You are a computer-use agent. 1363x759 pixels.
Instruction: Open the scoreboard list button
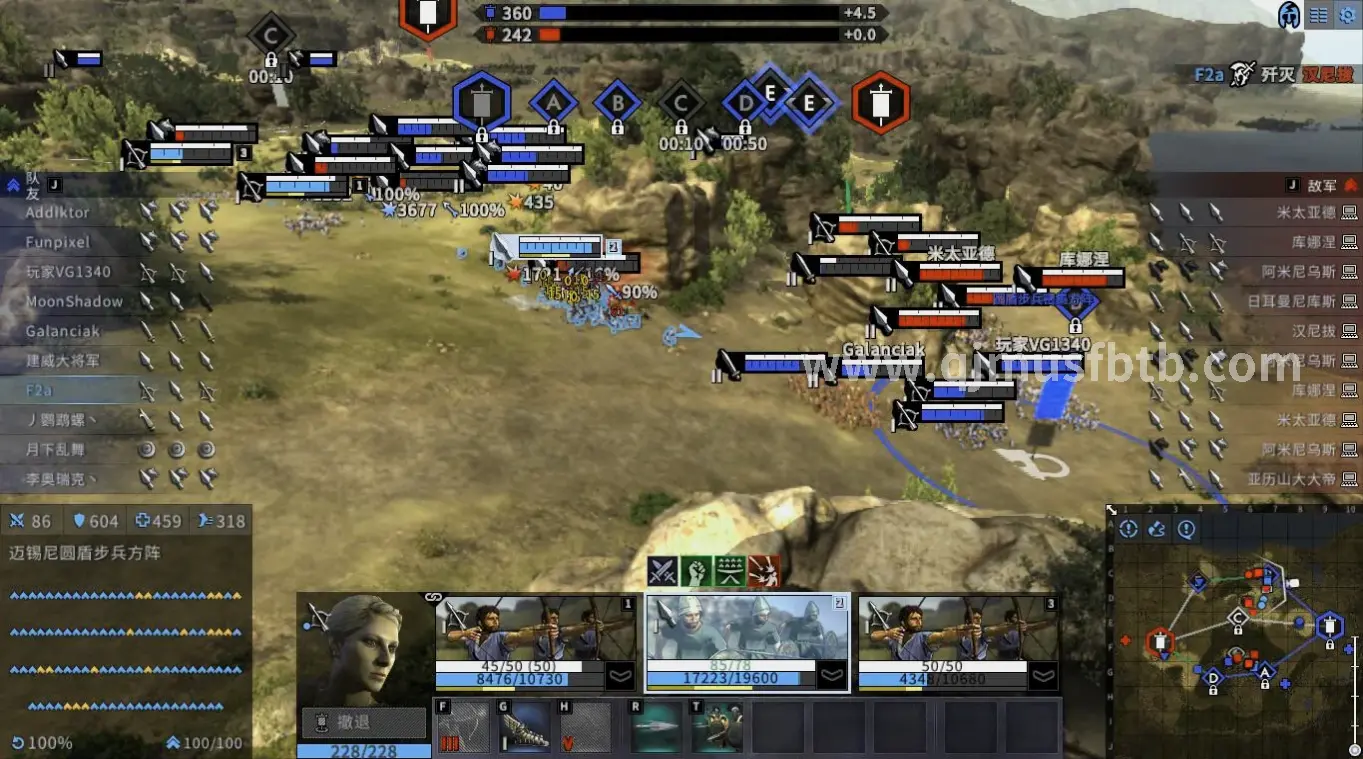coord(1319,15)
